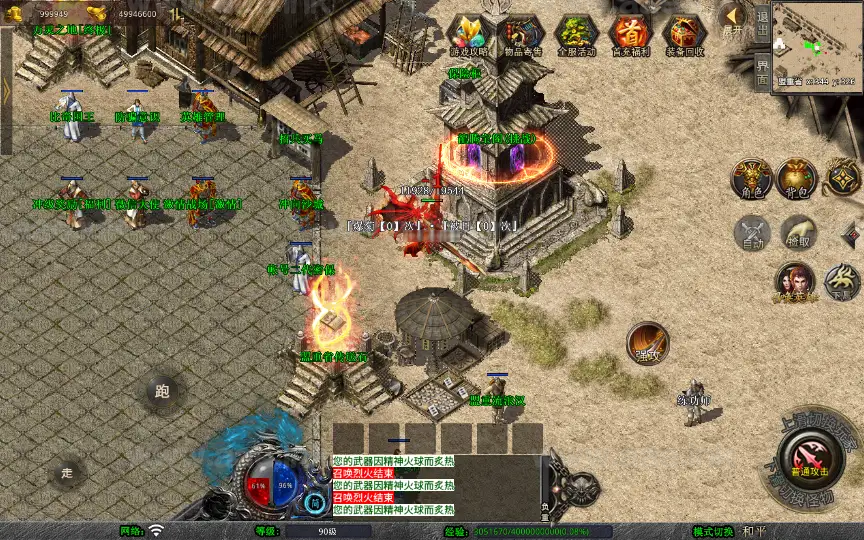Open the 背包 backpack inventory

click(x=797, y=178)
